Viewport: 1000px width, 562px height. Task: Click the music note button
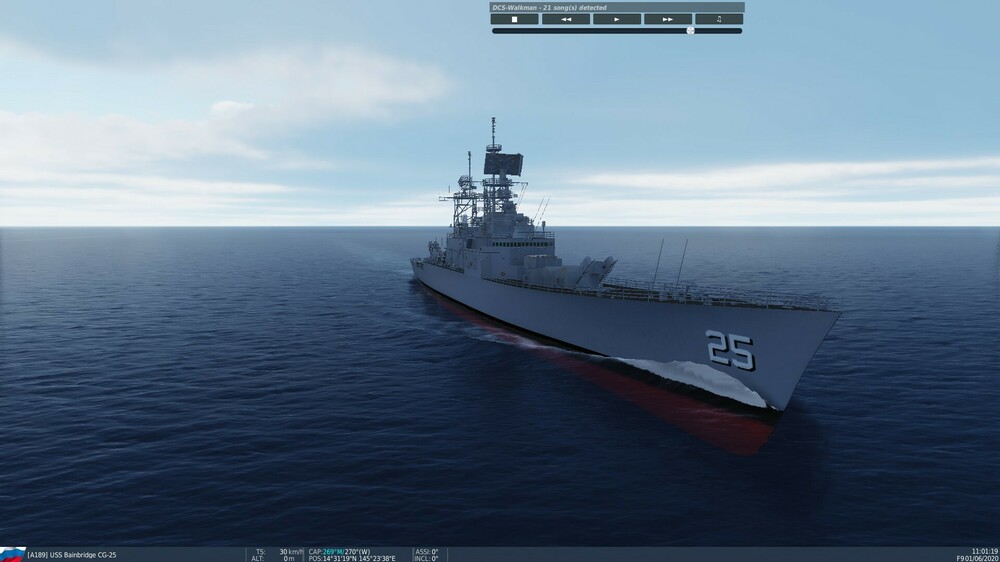point(719,19)
